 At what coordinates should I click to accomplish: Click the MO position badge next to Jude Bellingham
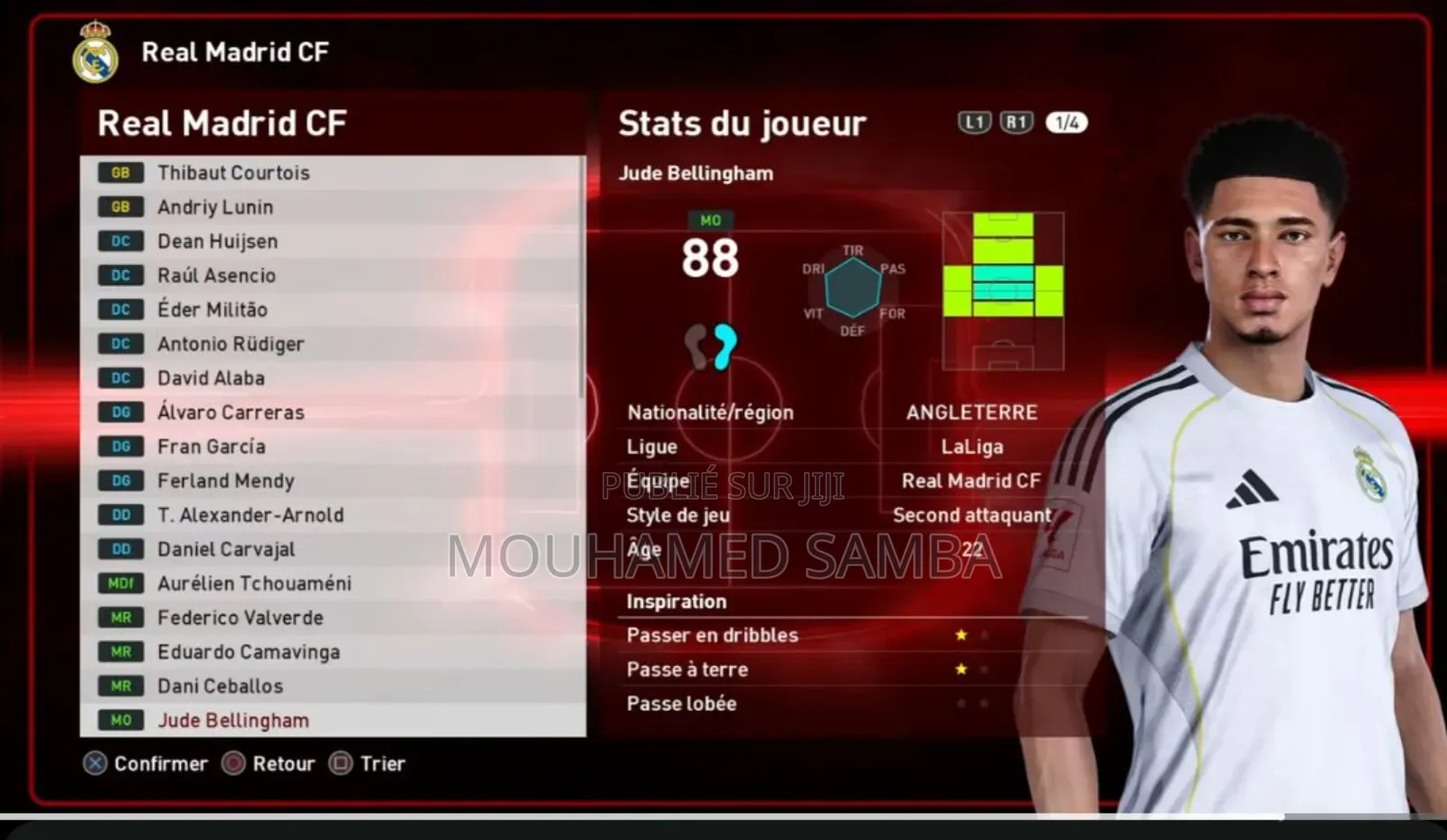(120, 720)
